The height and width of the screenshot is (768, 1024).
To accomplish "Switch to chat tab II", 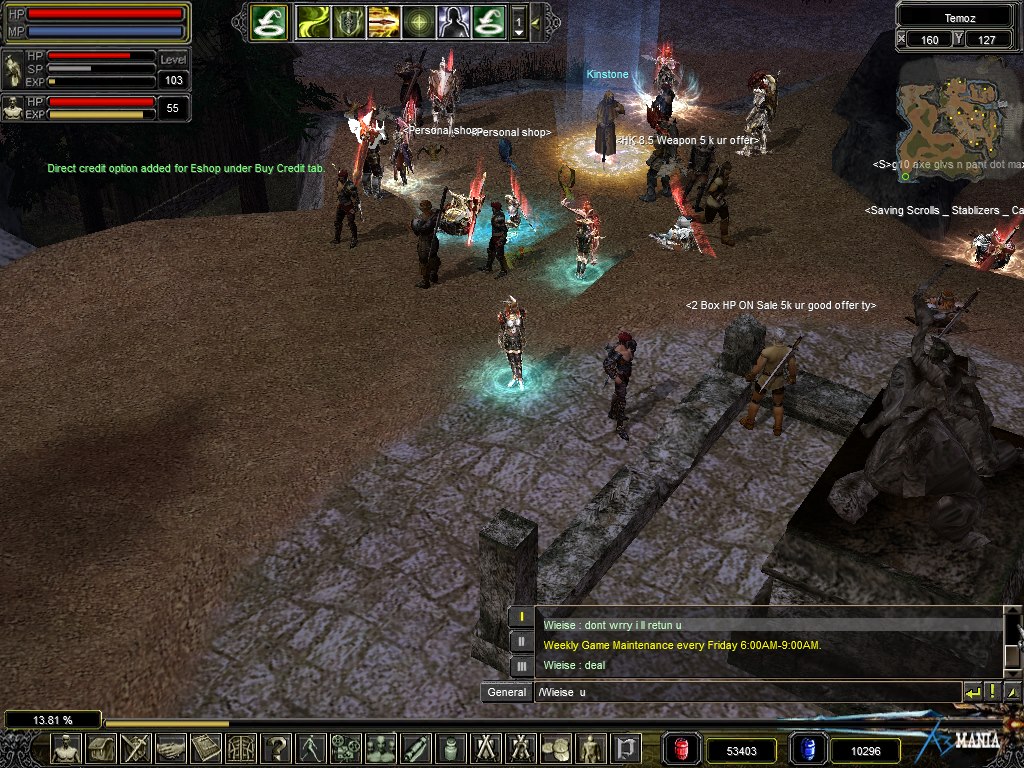I will 522,641.
